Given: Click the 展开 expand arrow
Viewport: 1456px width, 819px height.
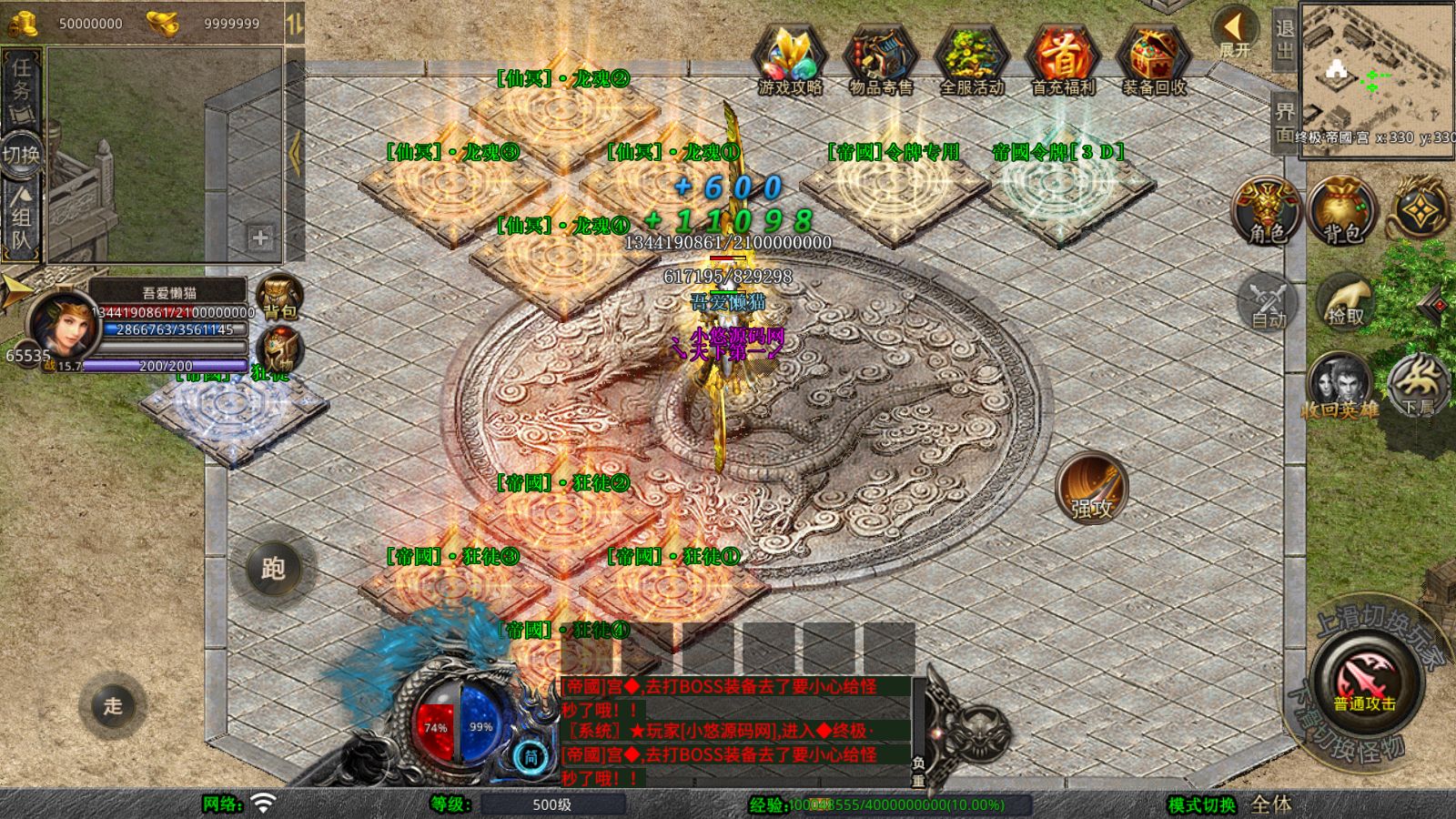Looking at the screenshot, I should [x=1235, y=31].
